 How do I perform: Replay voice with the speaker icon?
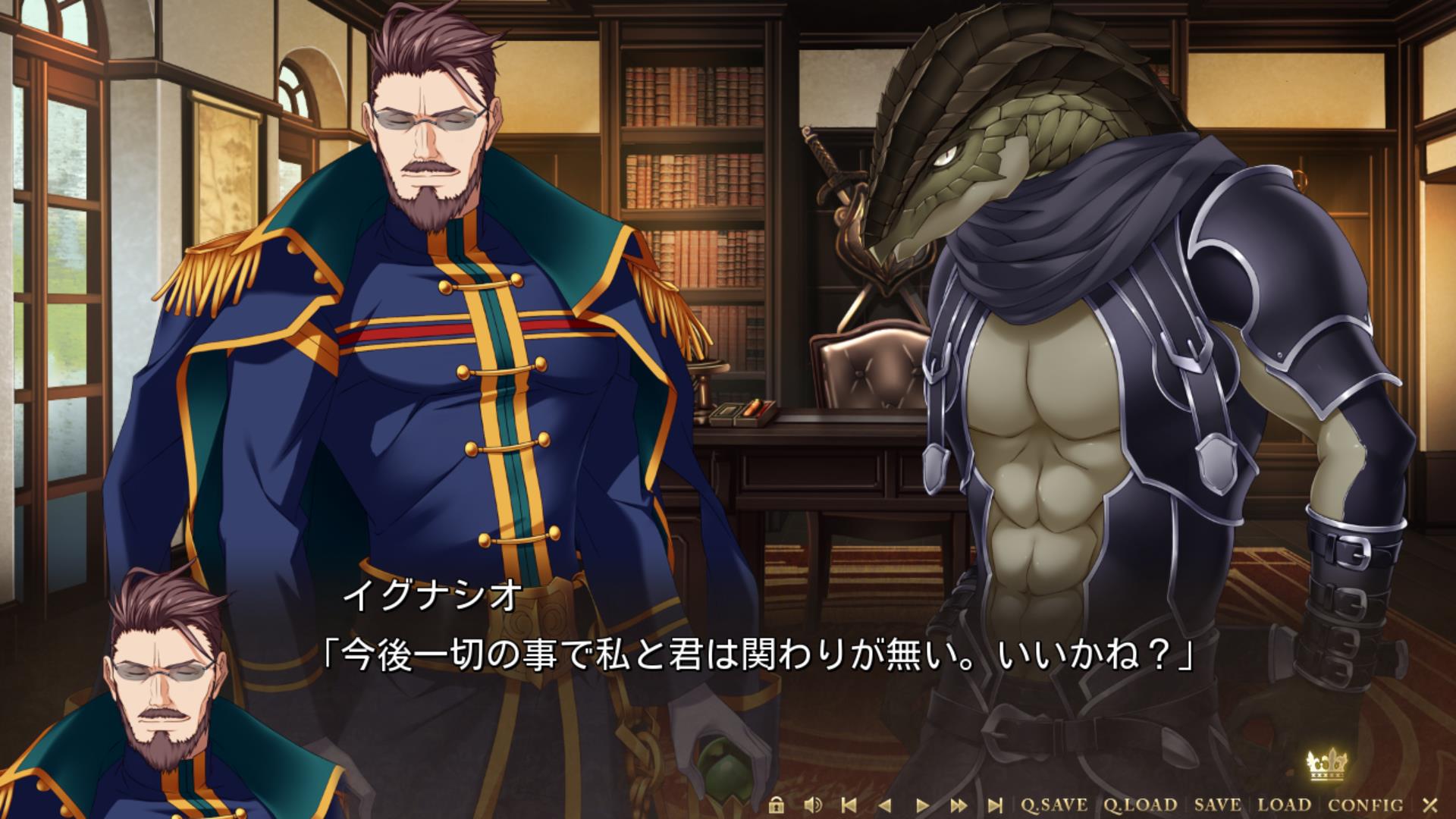[813, 805]
